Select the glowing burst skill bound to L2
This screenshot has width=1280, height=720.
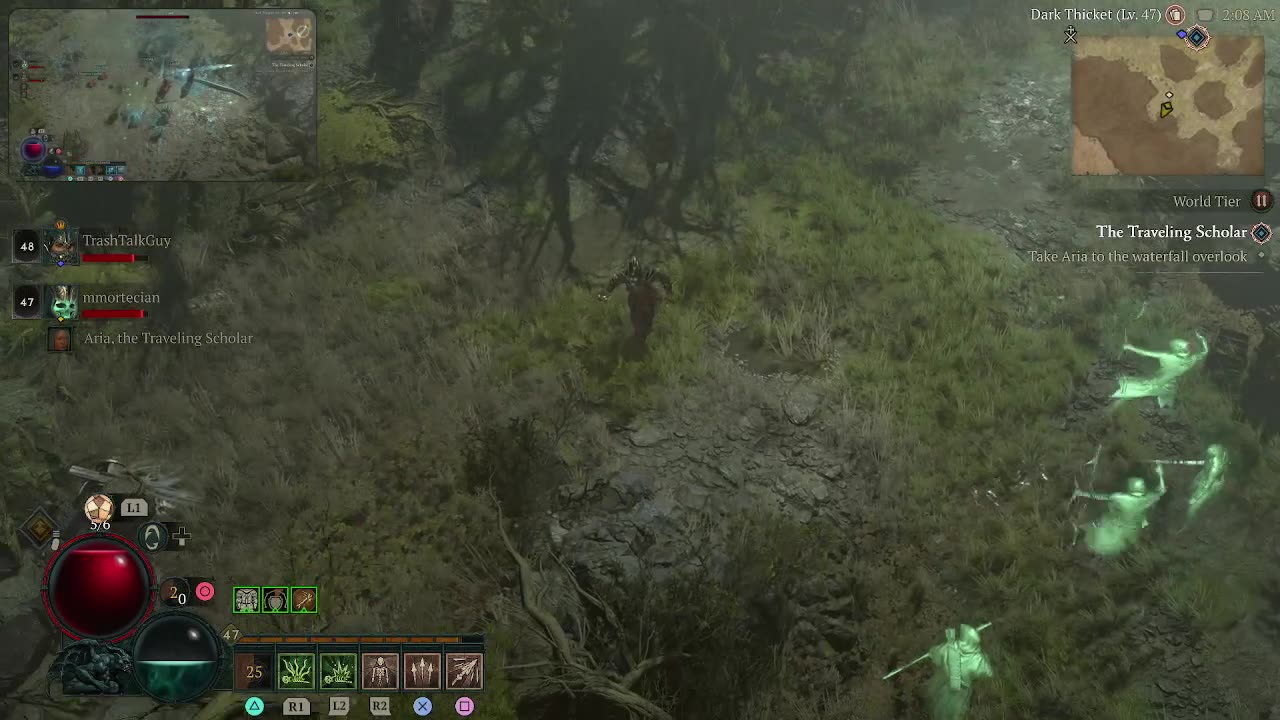click(x=338, y=670)
